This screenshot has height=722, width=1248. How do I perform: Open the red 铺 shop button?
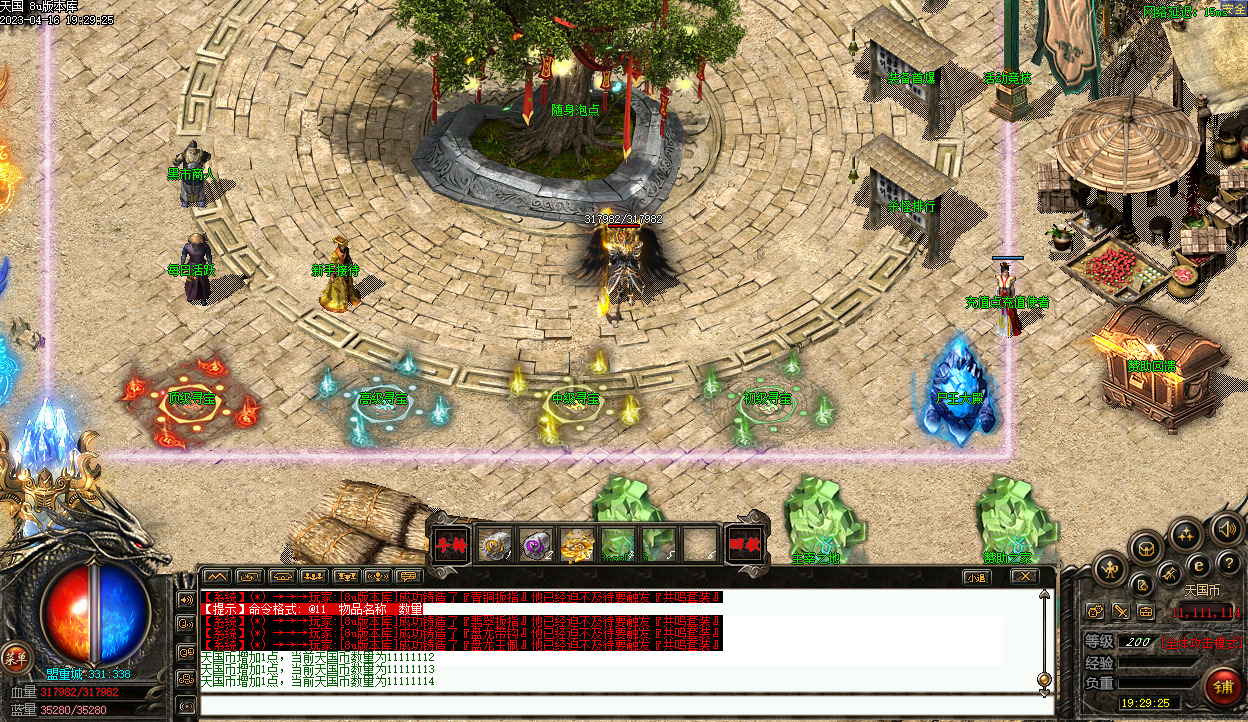click(1221, 686)
